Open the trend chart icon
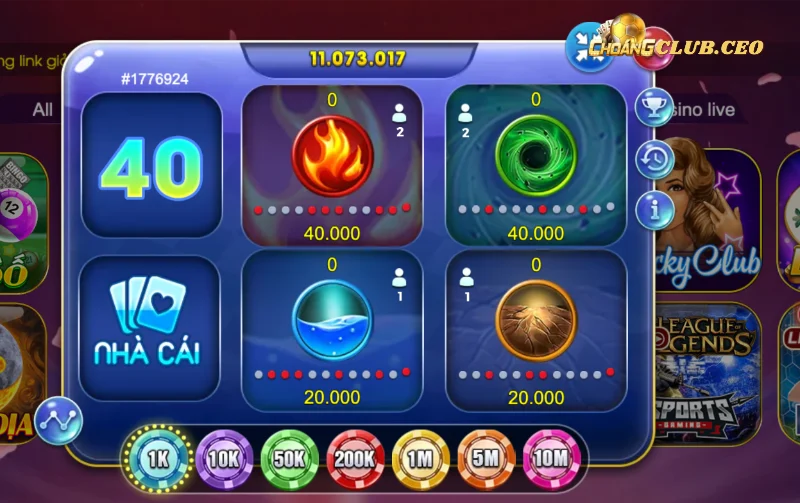The image size is (800, 503). (58, 421)
